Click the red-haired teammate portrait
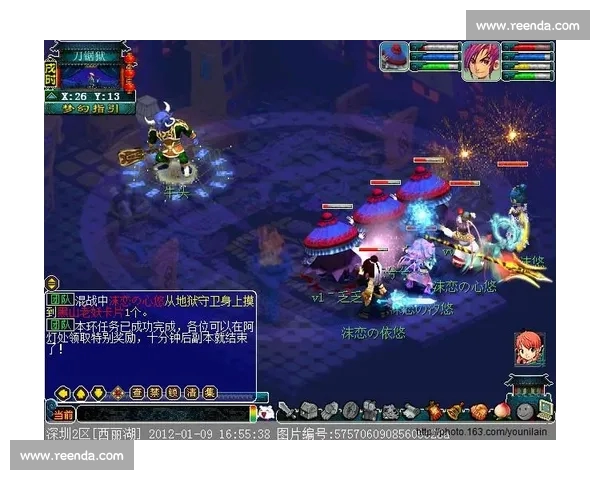600x480 pixels. pos(528,347)
